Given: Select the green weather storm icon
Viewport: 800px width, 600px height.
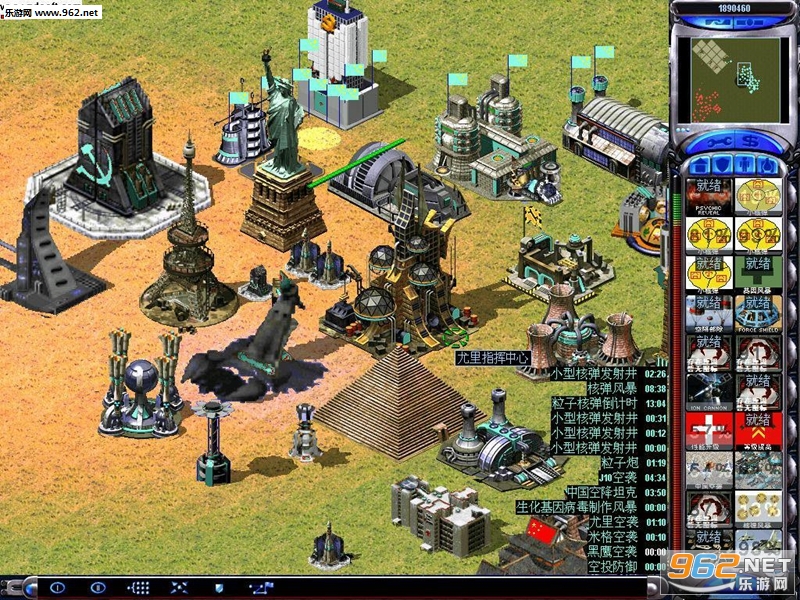Looking at the screenshot, I should click(759, 273).
